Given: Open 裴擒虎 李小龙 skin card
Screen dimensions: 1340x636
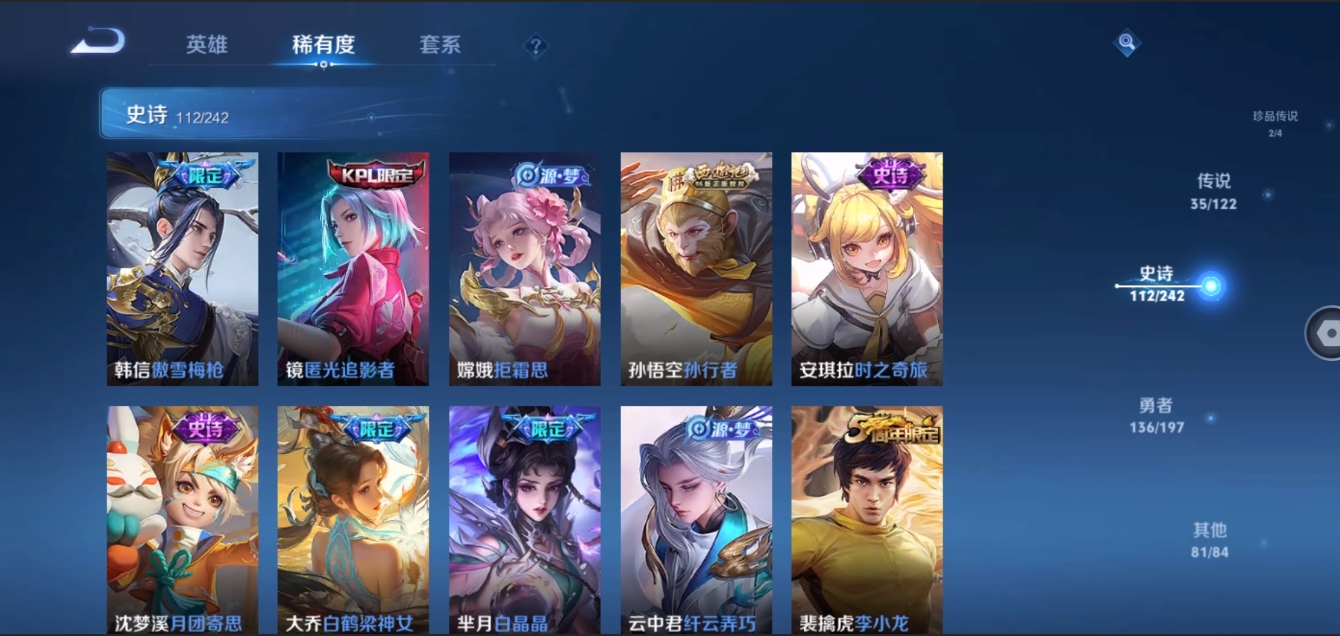Looking at the screenshot, I should (x=867, y=520).
